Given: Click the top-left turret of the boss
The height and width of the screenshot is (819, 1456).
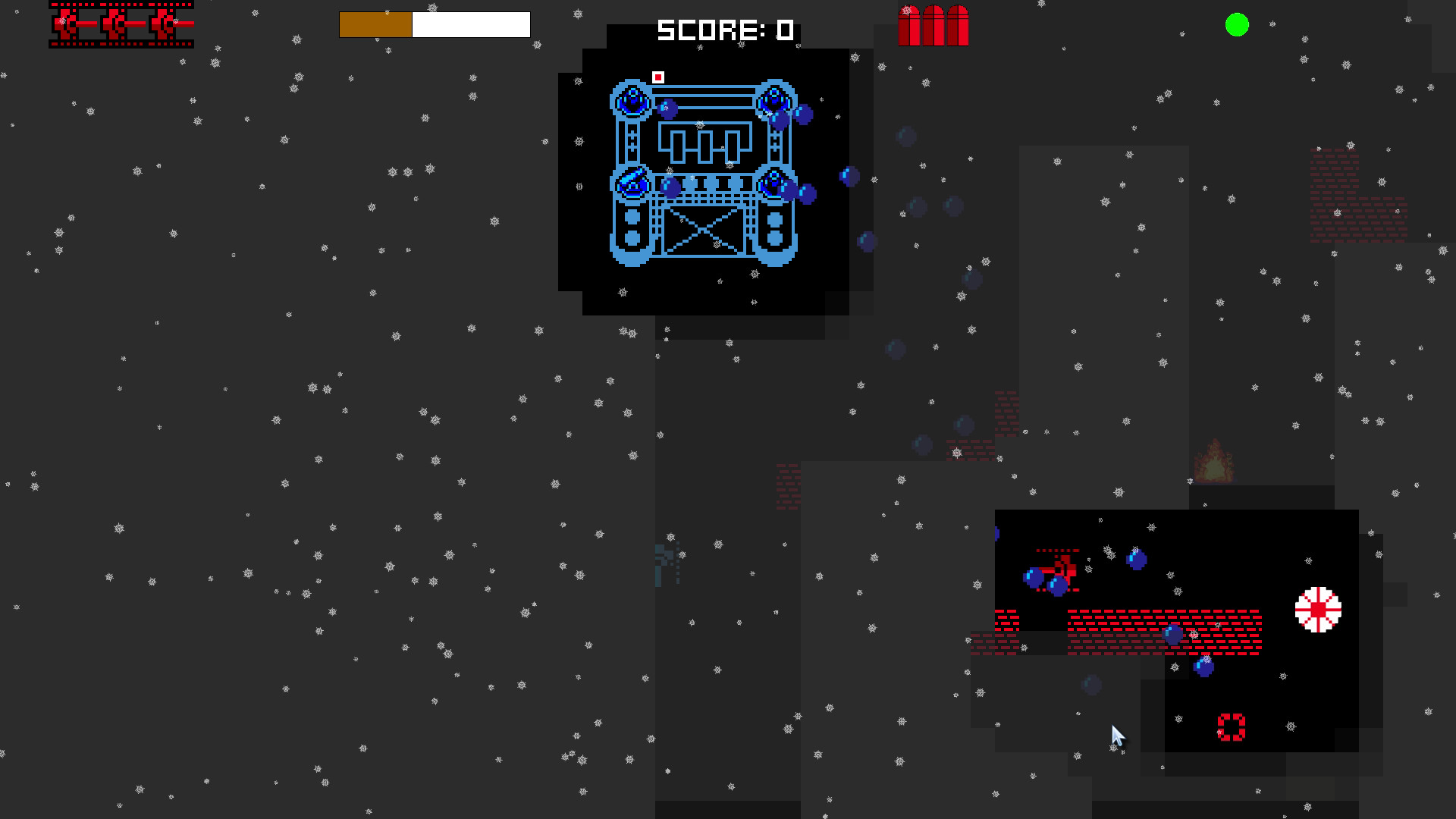Looking at the screenshot, I should pyautogui.click(x=630, y=99).
